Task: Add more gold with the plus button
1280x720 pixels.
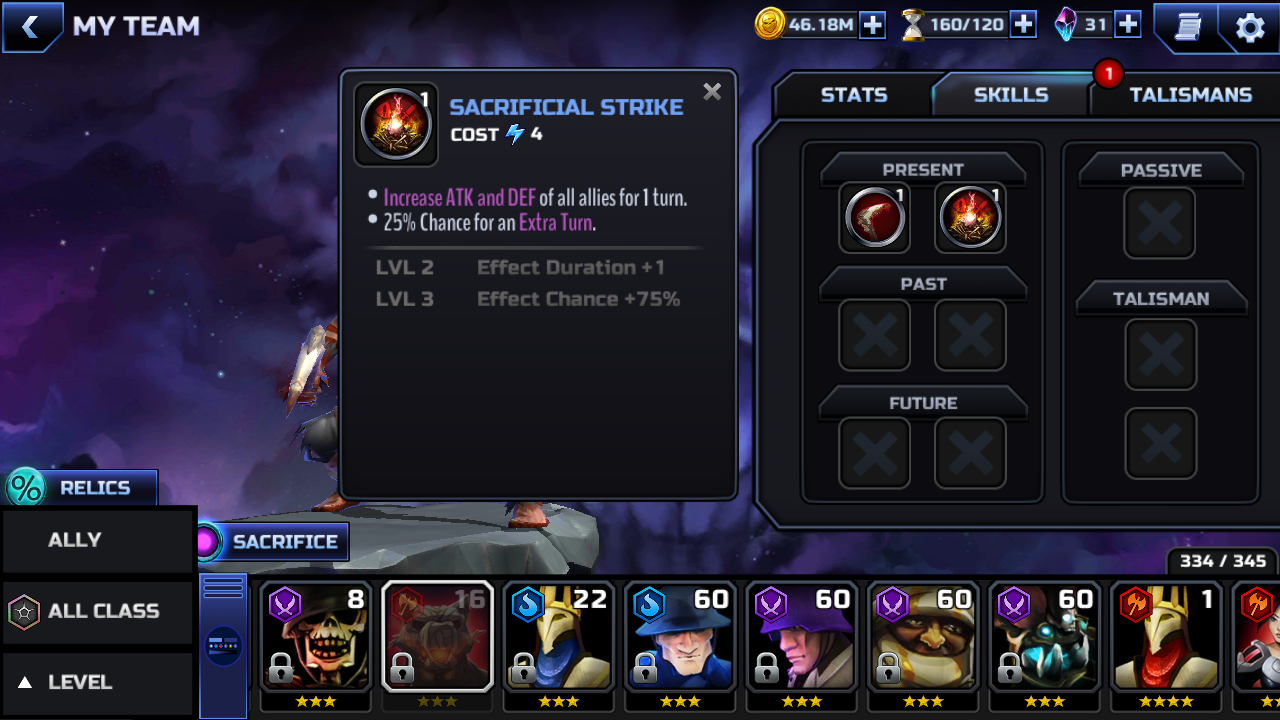Action: point(873,25)
